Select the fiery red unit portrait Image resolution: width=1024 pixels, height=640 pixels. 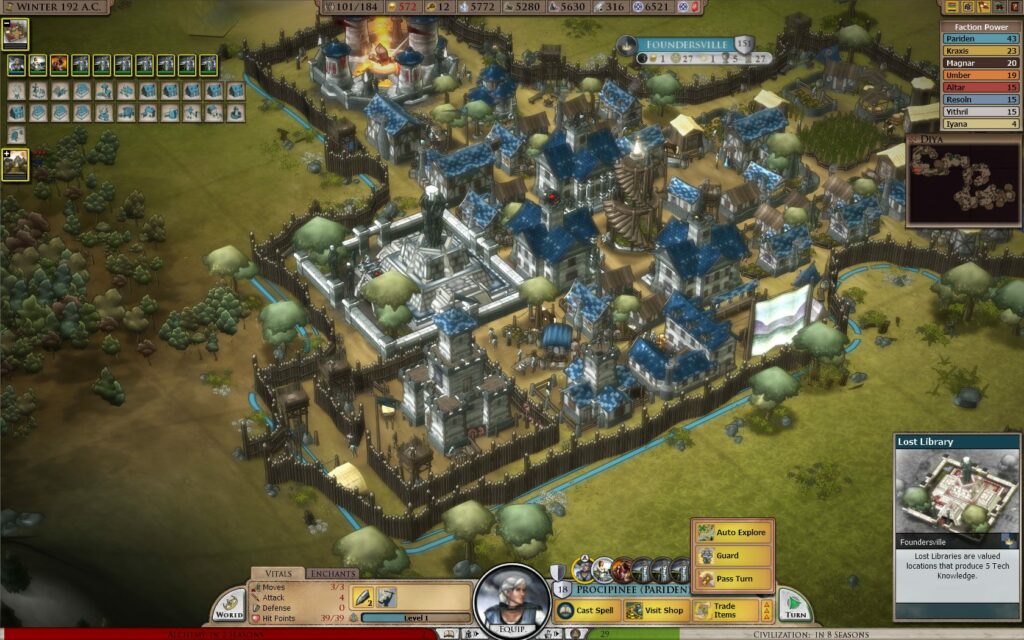point(58,65)
